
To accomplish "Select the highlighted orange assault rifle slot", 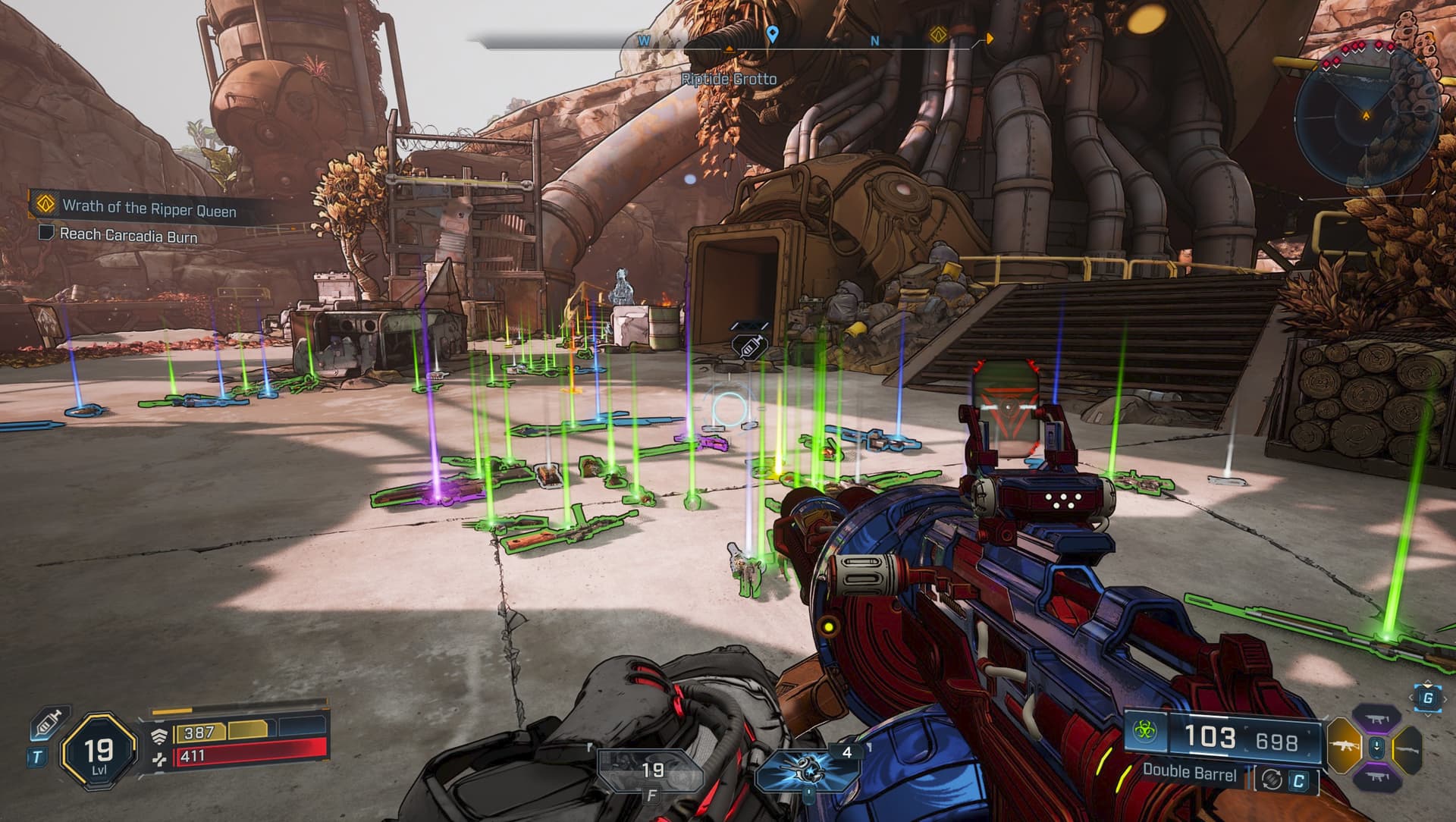I will point(1343,748).
